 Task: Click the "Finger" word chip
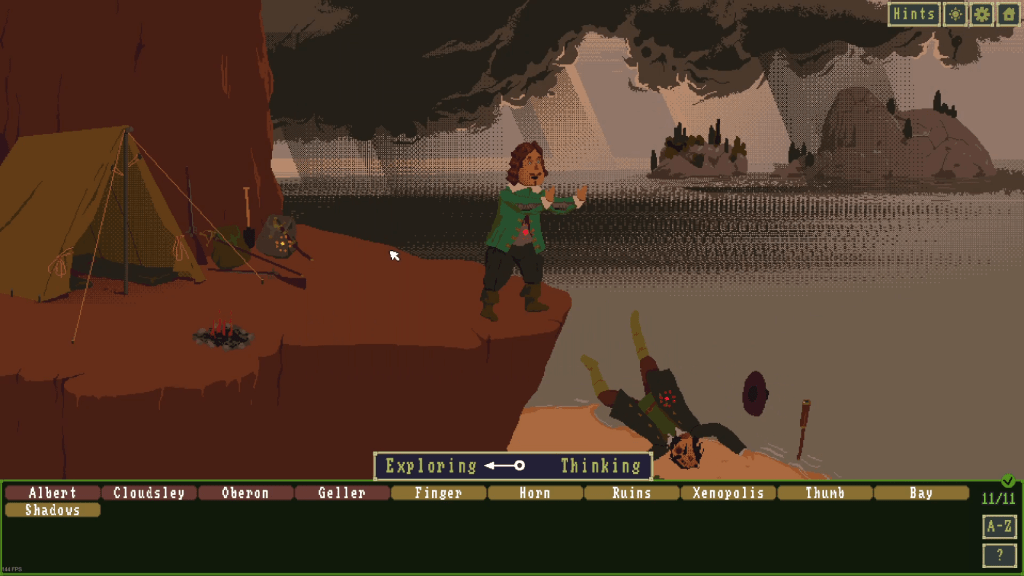438,493
